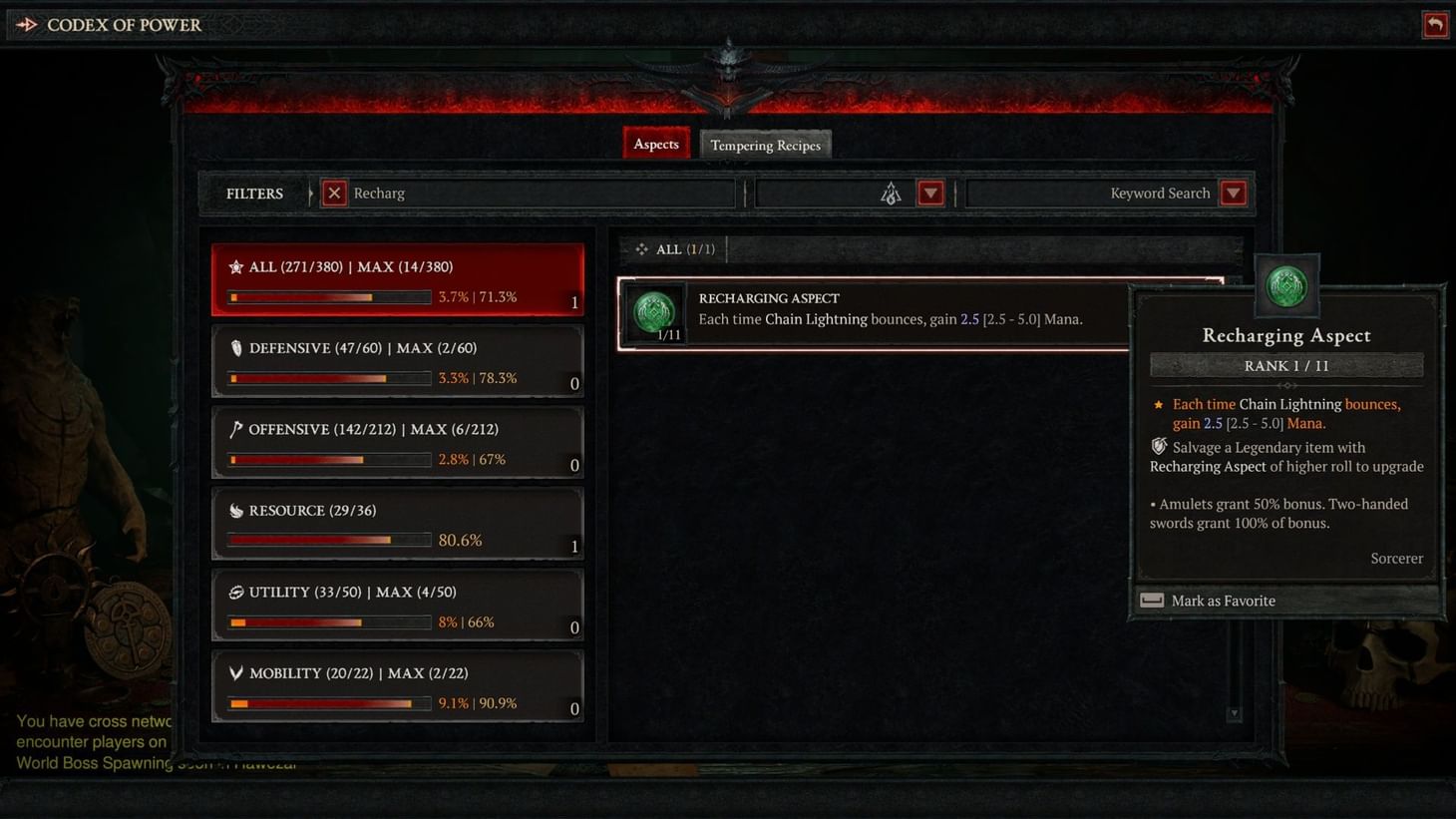
Task: Select the Recharging Aspect result entry
Action: point(898,312)
